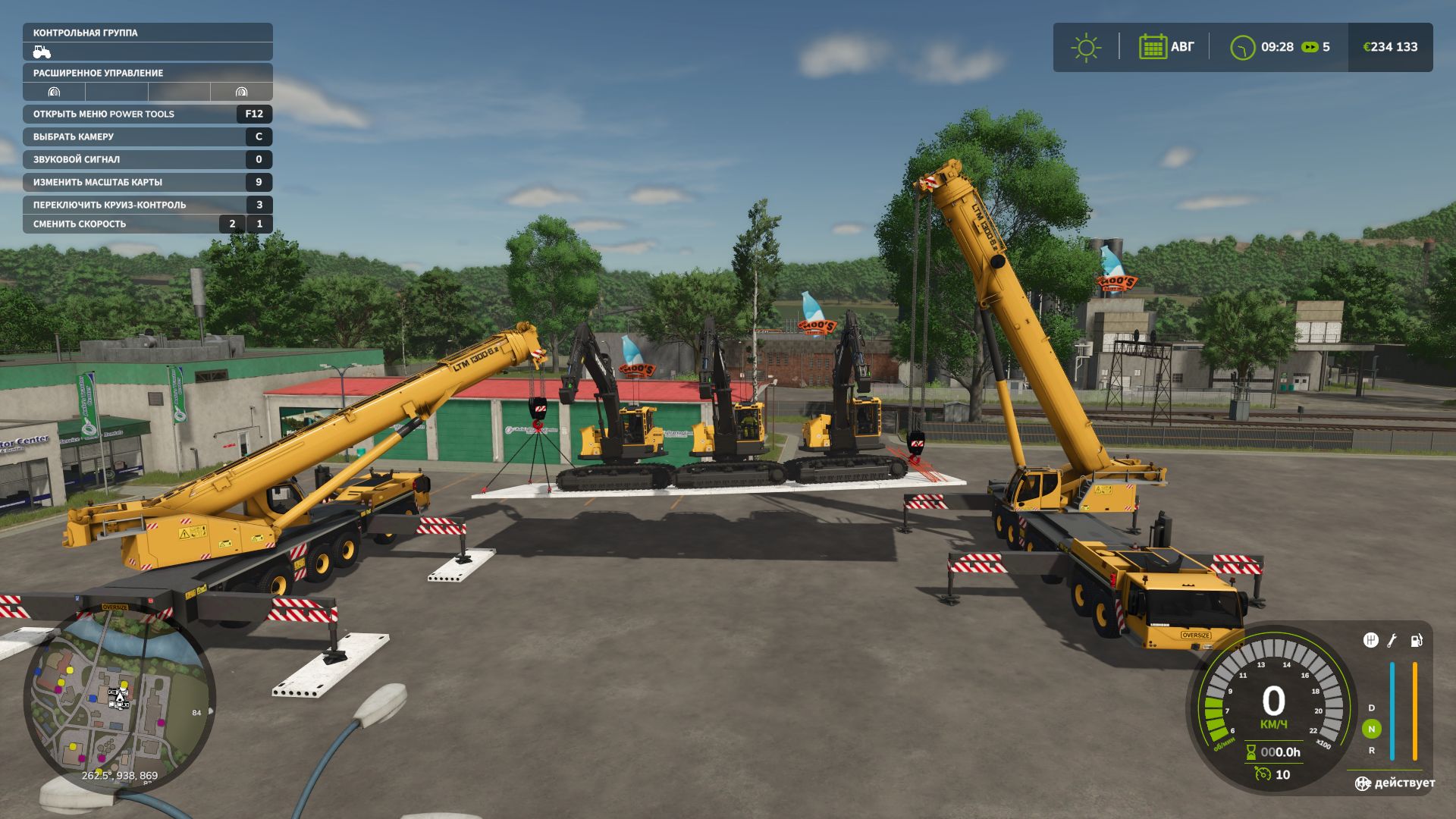The height and width of the screenshot is (819, 1456).
Task: Check the sunny weather icon
Action: (x=1086, y=47)
